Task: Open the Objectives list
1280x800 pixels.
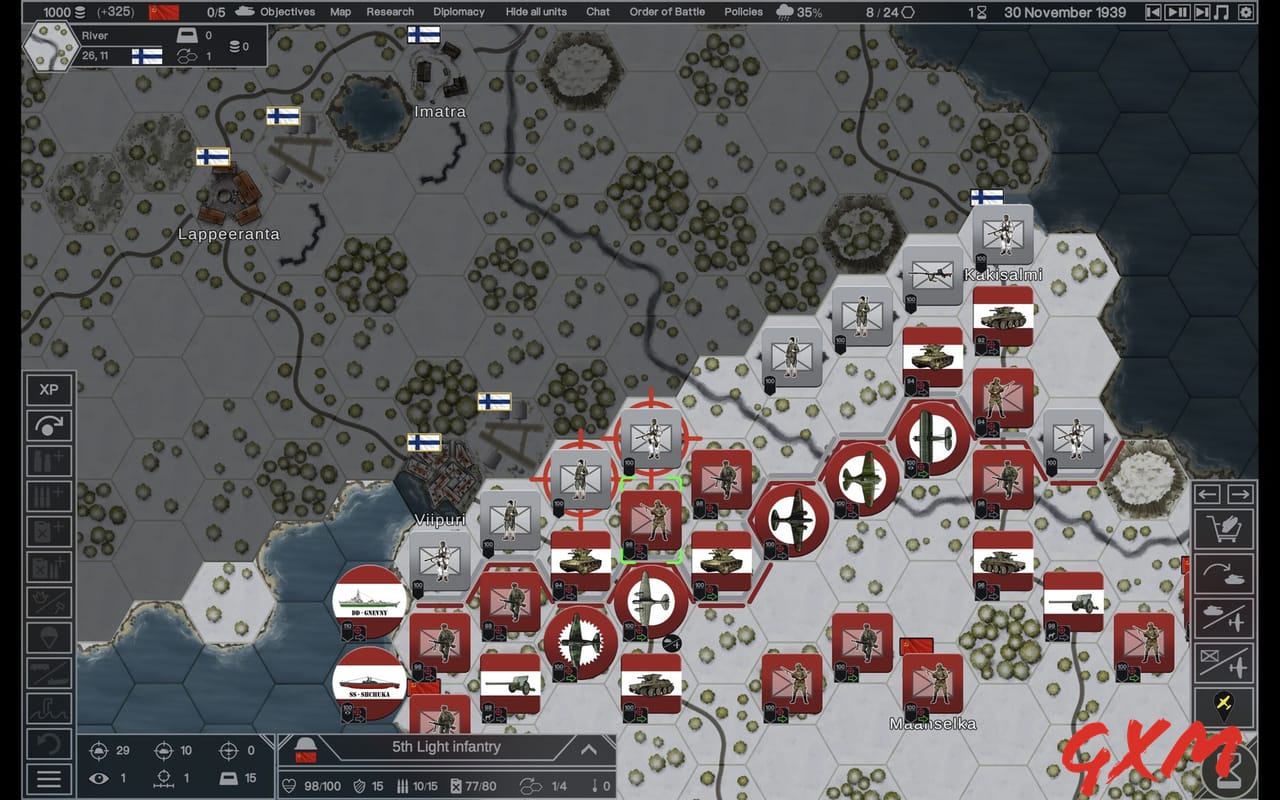Action: point(286,12)
